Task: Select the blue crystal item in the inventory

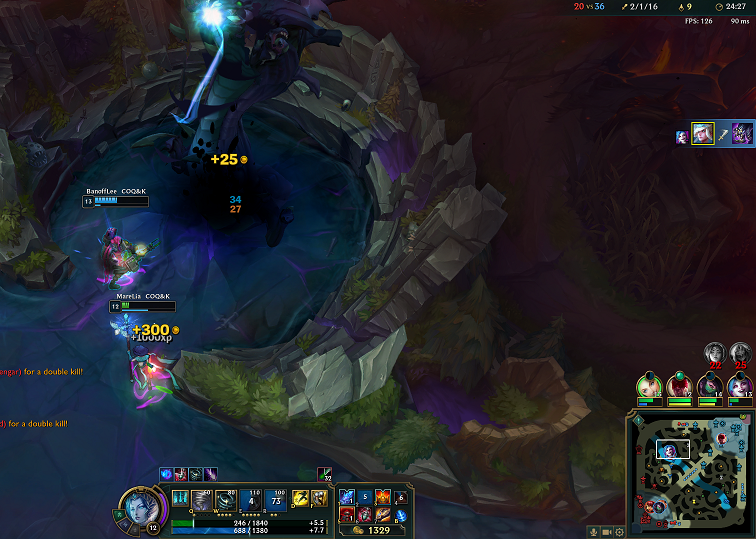Action: (x=347, y=496)
